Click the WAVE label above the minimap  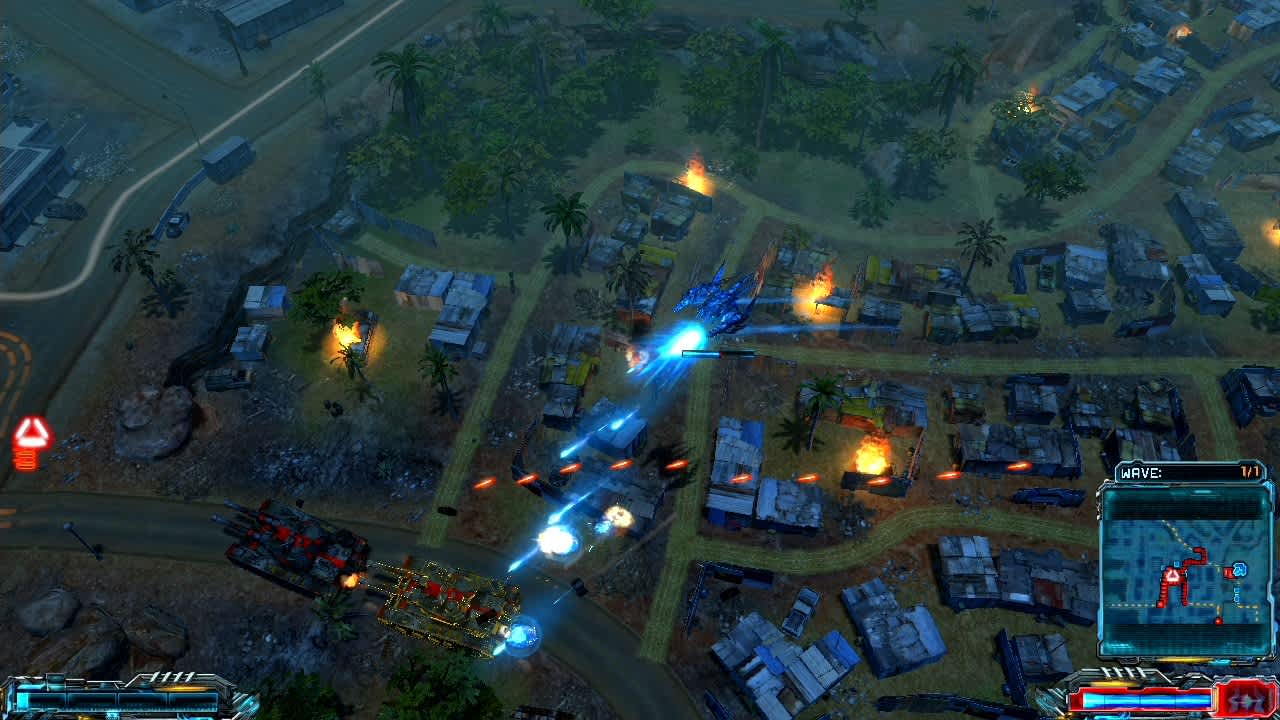[x=1140, y=471]
